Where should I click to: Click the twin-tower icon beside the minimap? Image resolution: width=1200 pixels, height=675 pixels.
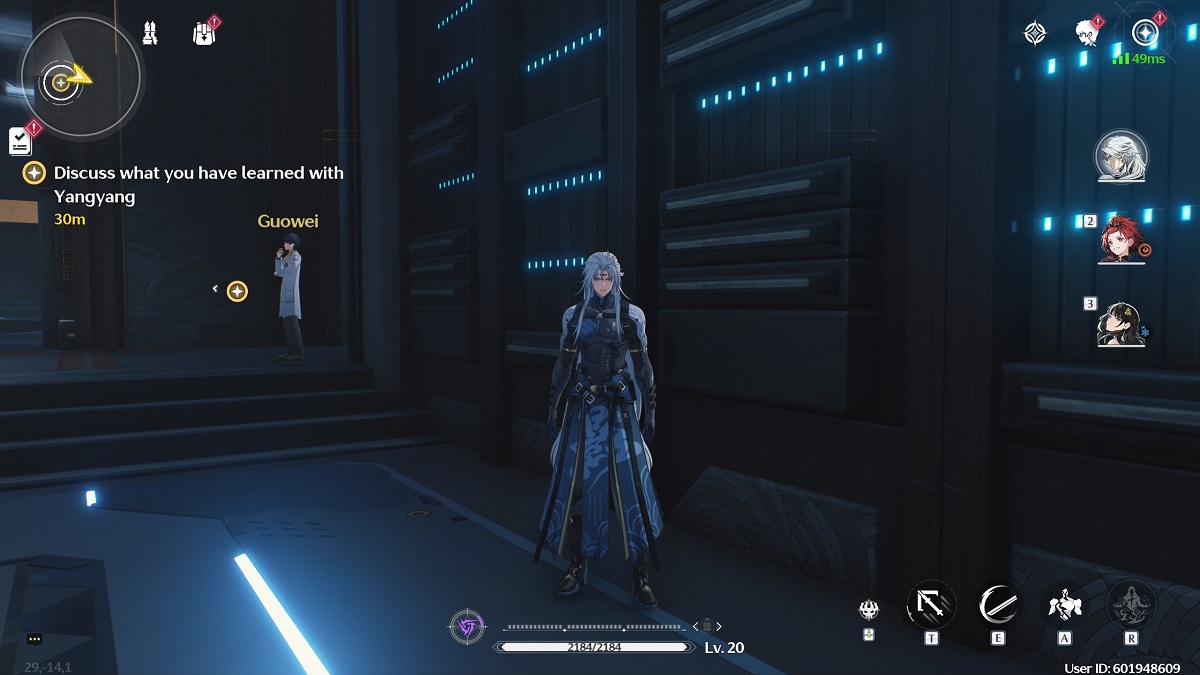(x=150, y=33)
